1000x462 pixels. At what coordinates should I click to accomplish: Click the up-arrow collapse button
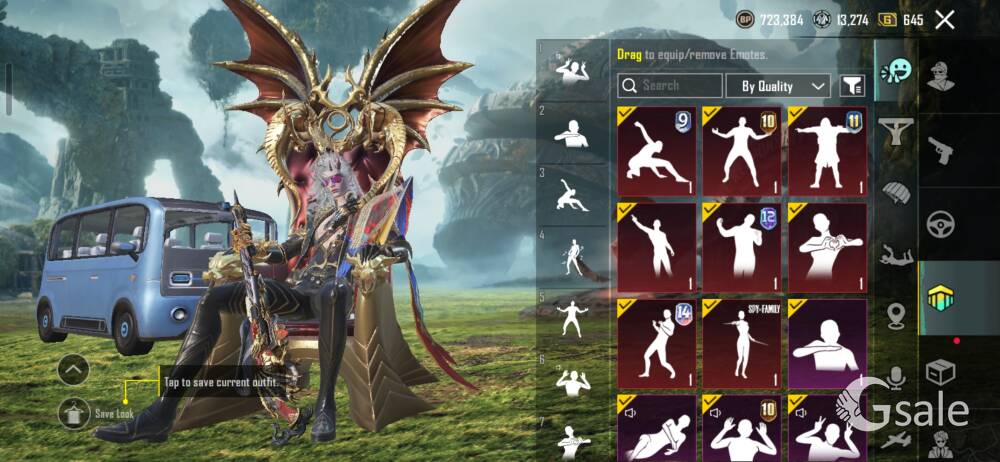click(x=74, y=370)
